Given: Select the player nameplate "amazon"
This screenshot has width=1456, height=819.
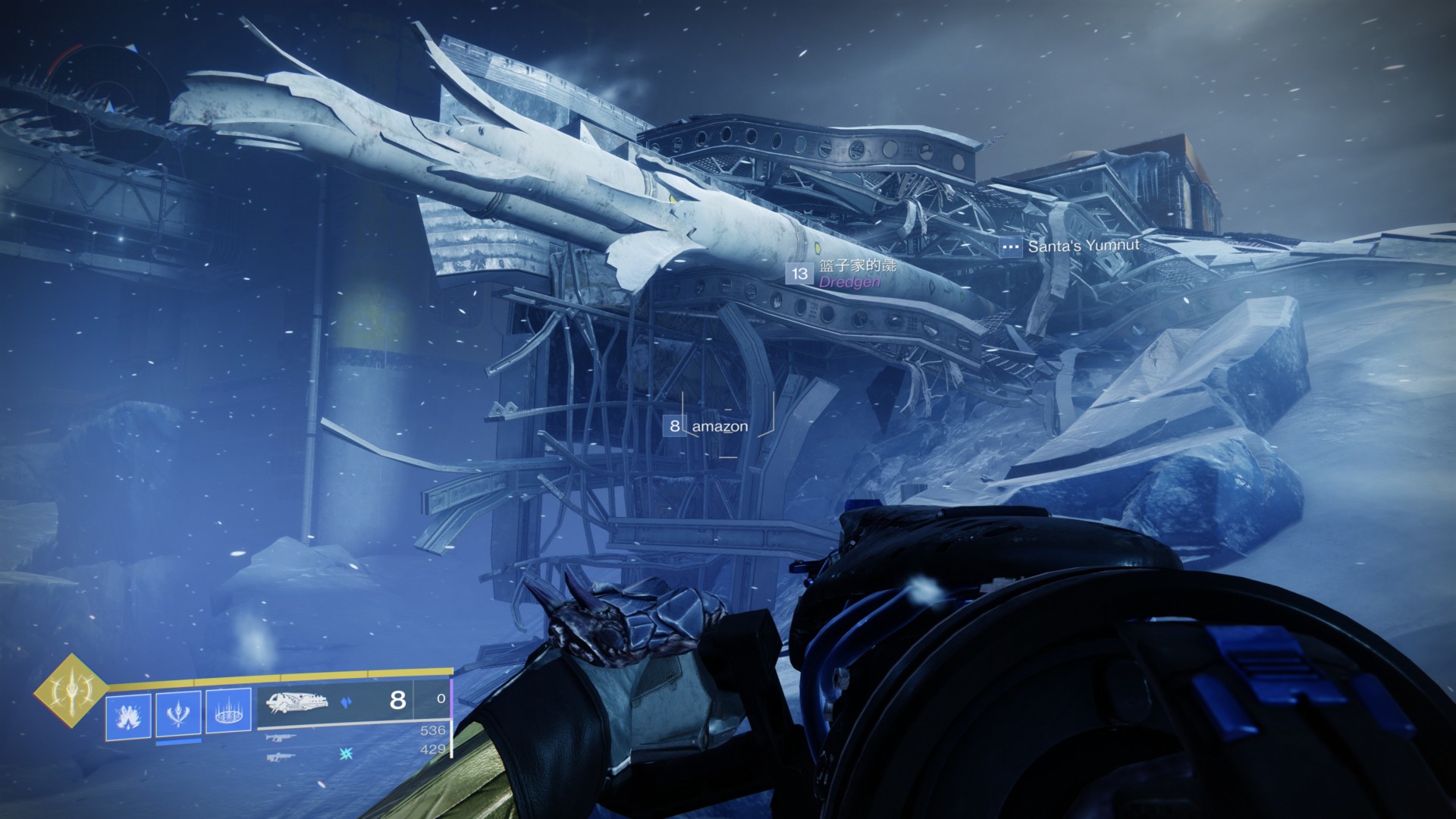Looking at the screenshot, I should pos(719,426).
